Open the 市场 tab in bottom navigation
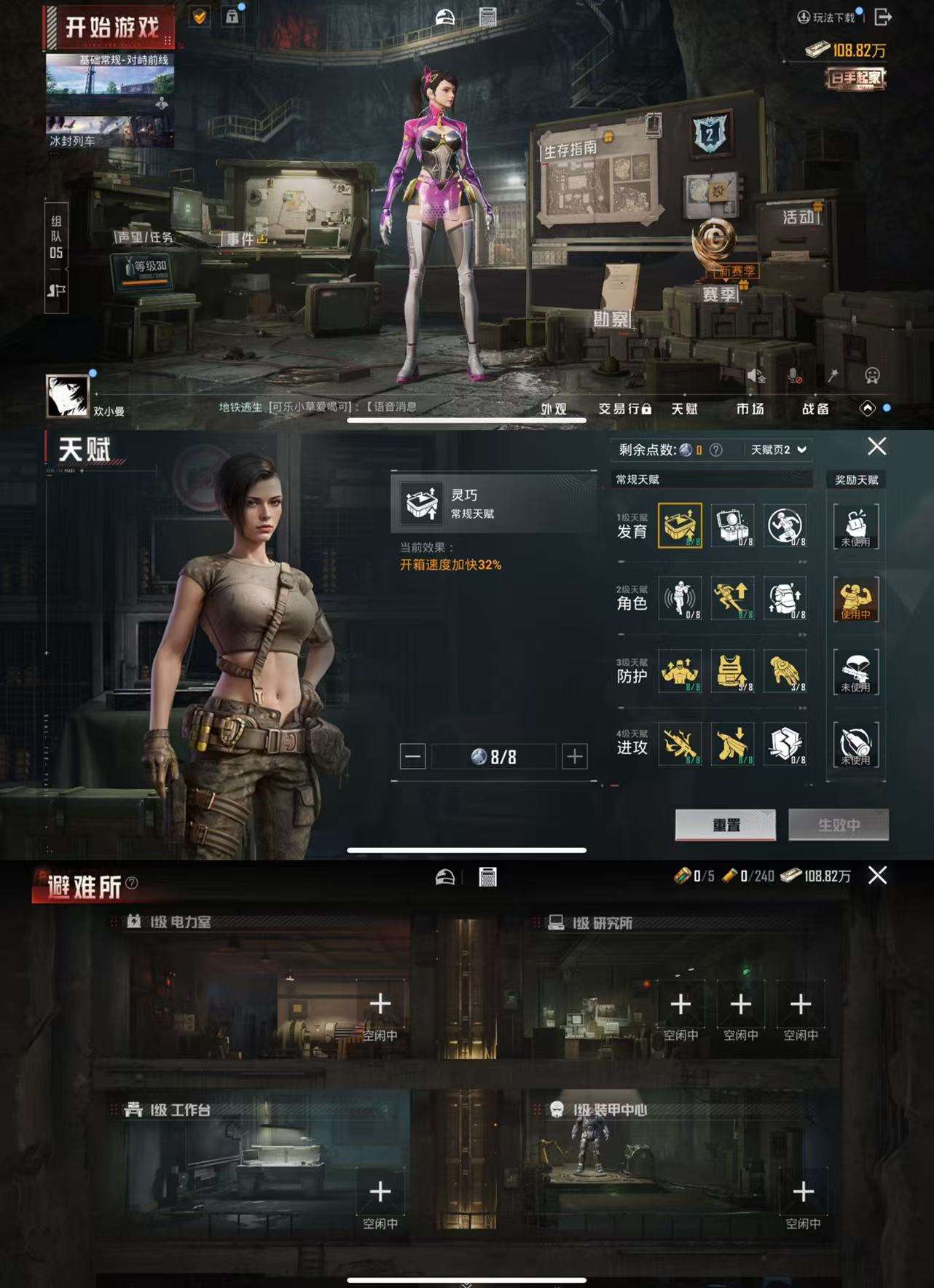 (751, 409)
